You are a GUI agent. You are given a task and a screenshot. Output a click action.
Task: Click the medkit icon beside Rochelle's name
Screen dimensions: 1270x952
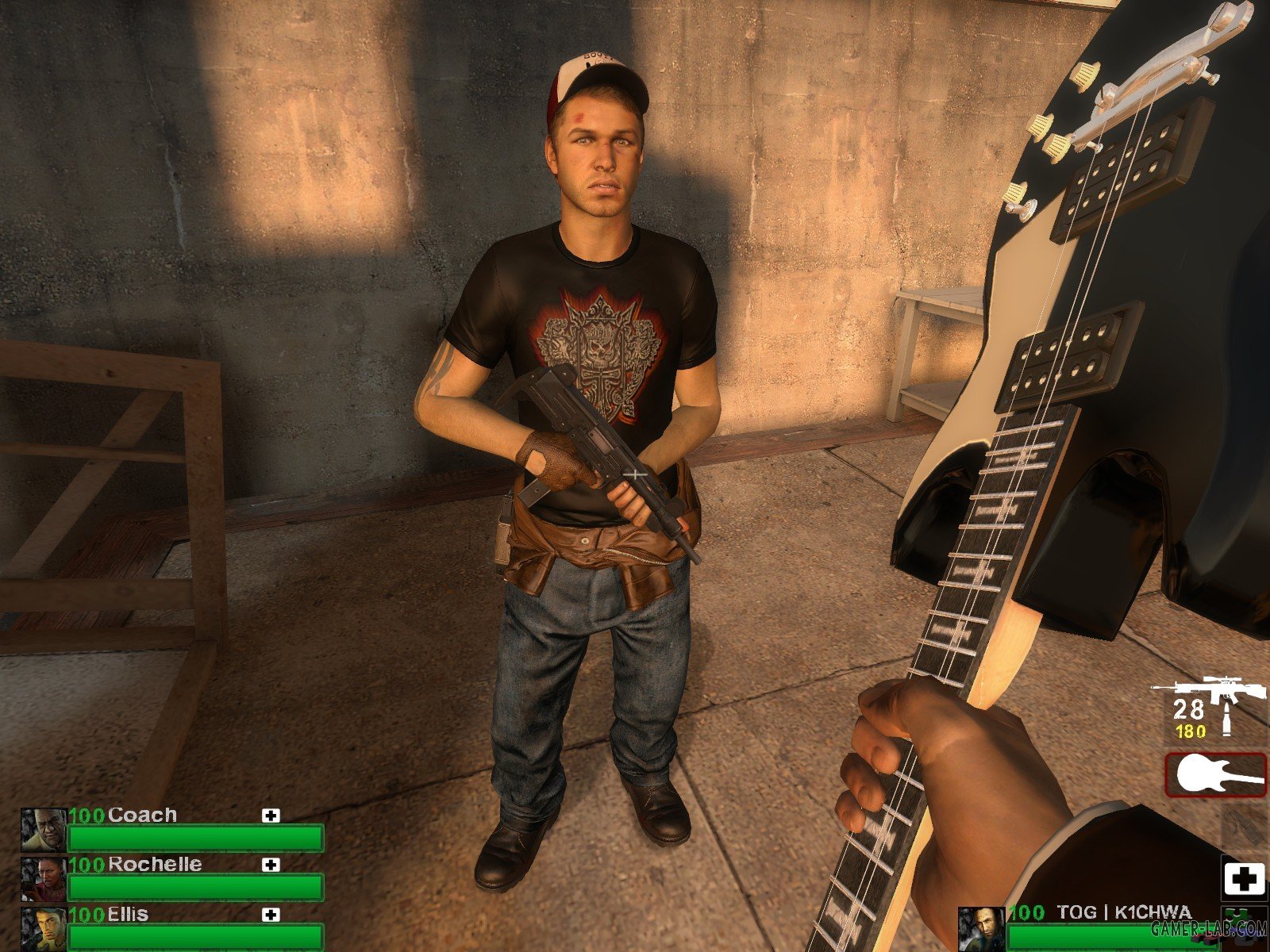click(271, 865)
